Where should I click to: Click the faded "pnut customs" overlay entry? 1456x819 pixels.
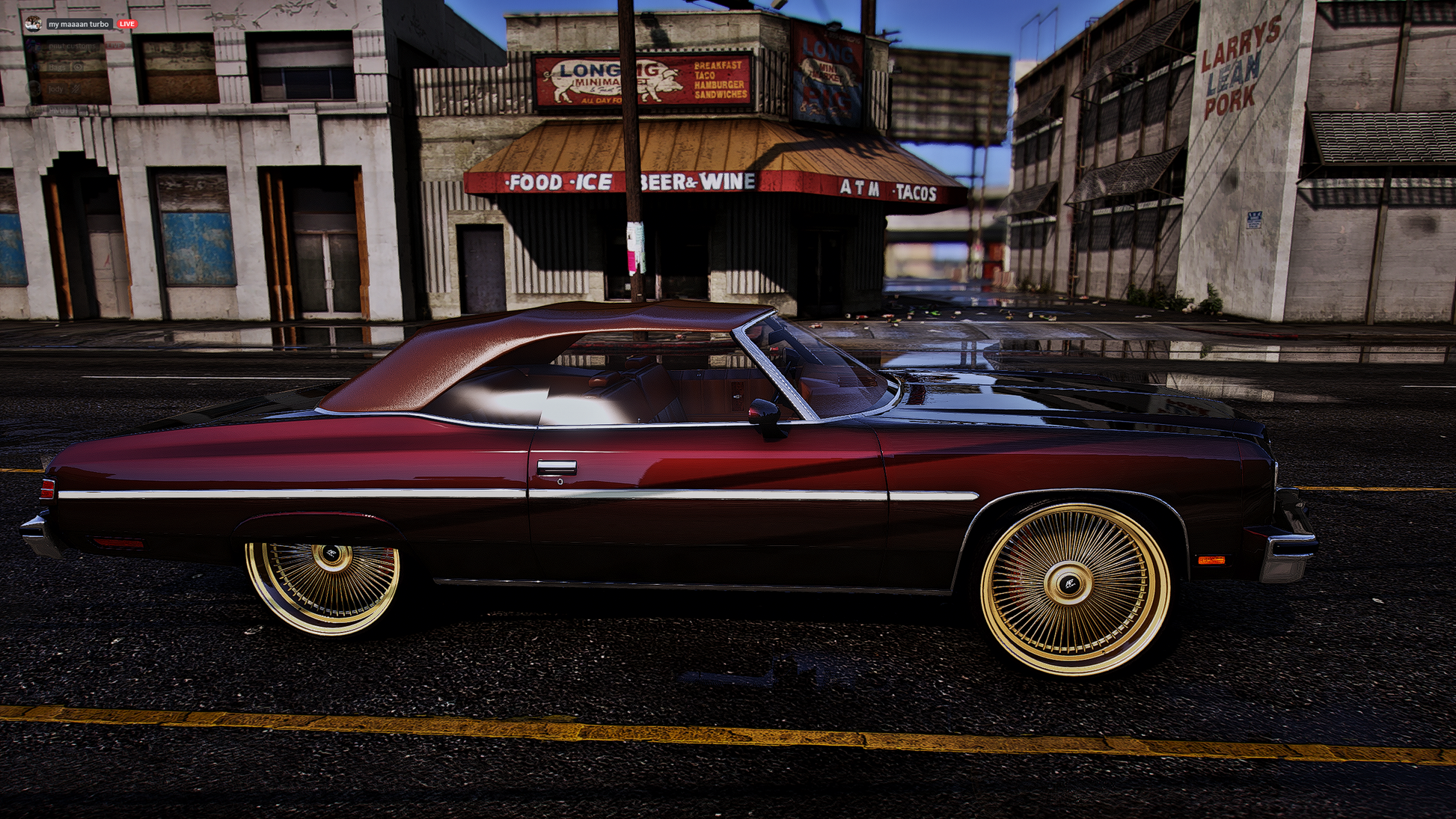(x=73, y=46)
